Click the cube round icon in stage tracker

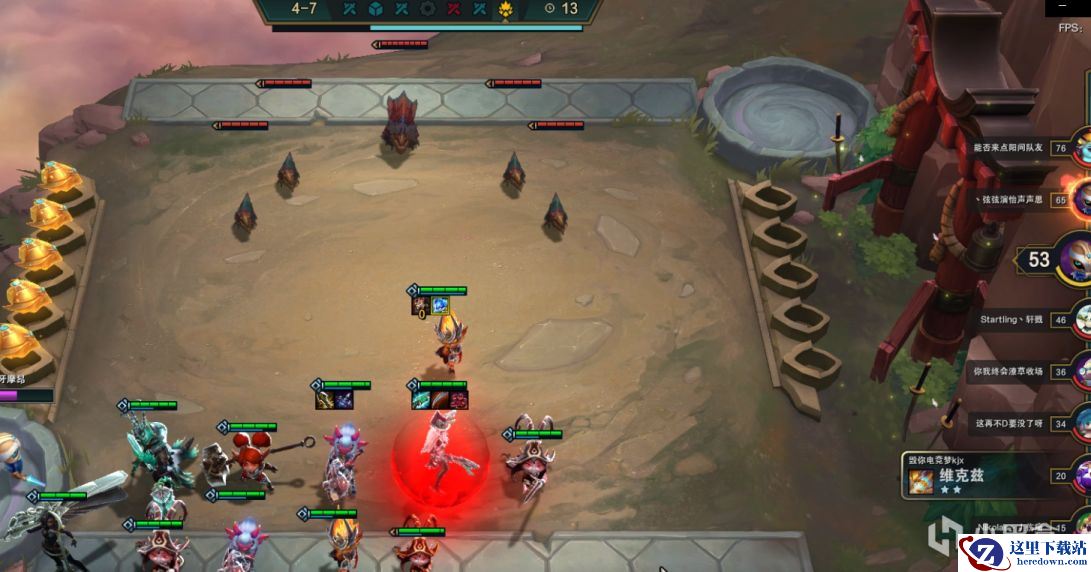tap(375, 9)
